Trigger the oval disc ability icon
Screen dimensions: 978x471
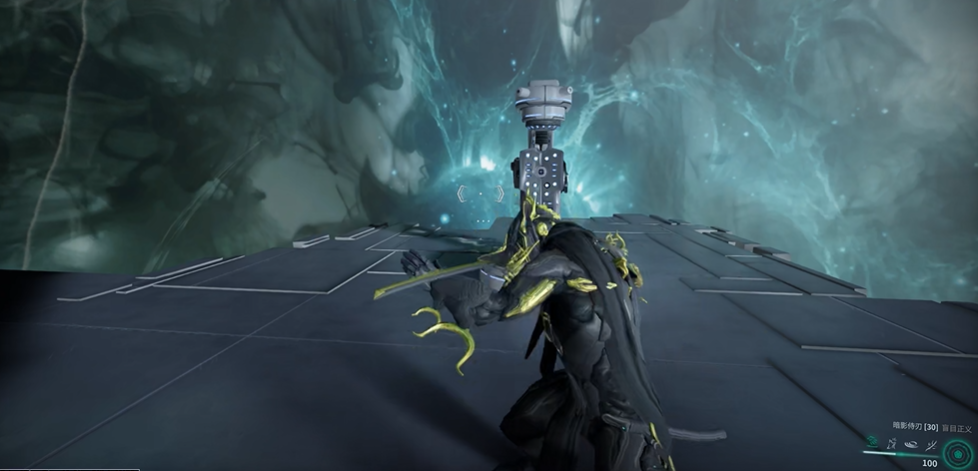911,442
